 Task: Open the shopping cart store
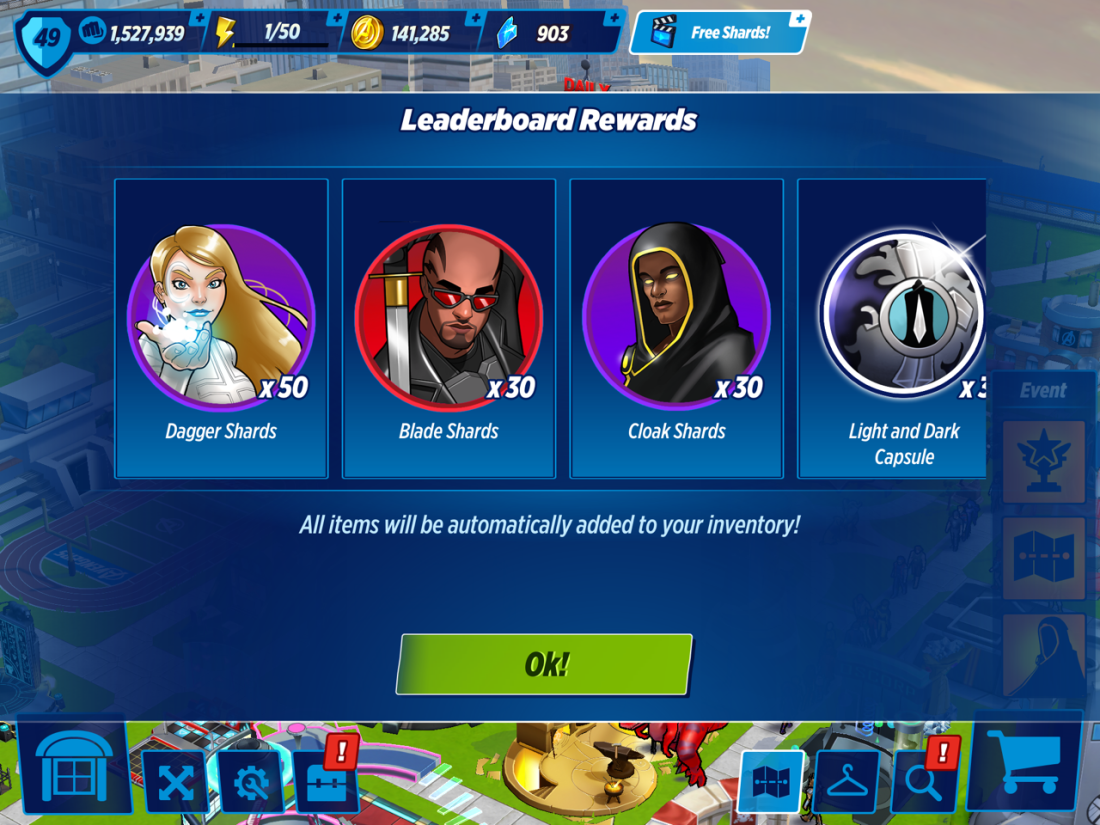1024,762
